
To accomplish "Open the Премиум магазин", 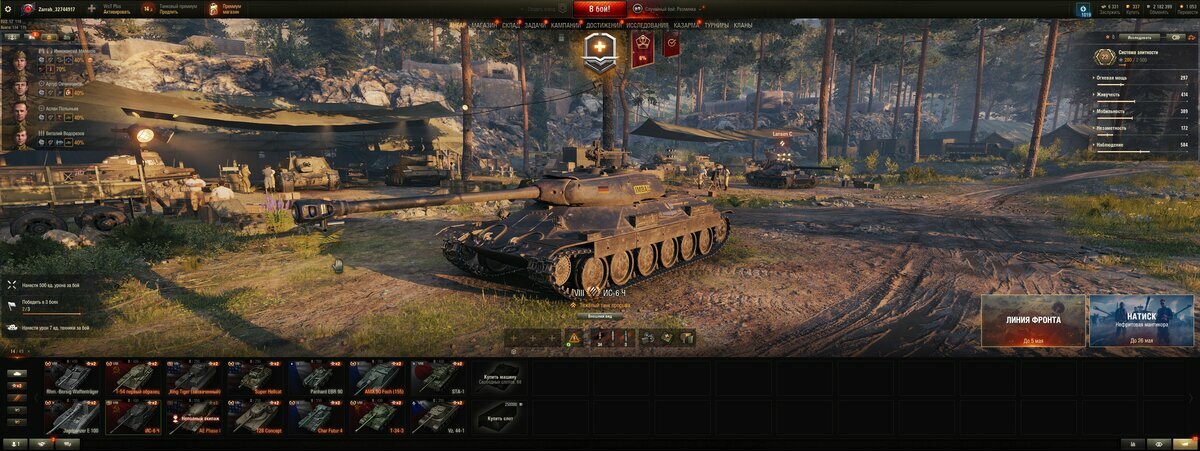I will click(x=224, y=9).
